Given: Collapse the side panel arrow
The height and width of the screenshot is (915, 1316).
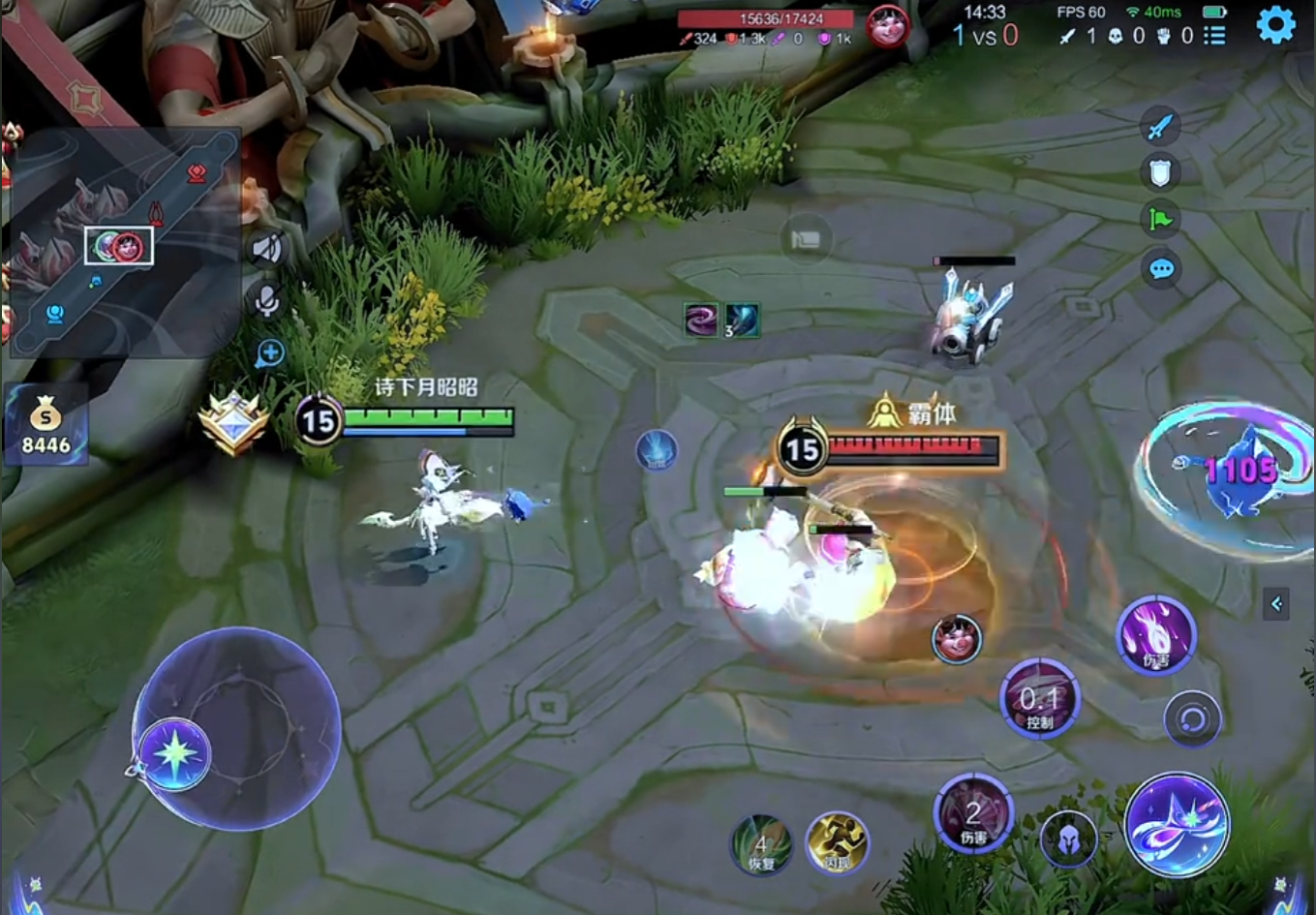Looking at the screenshot, I should coord(1276,604).
